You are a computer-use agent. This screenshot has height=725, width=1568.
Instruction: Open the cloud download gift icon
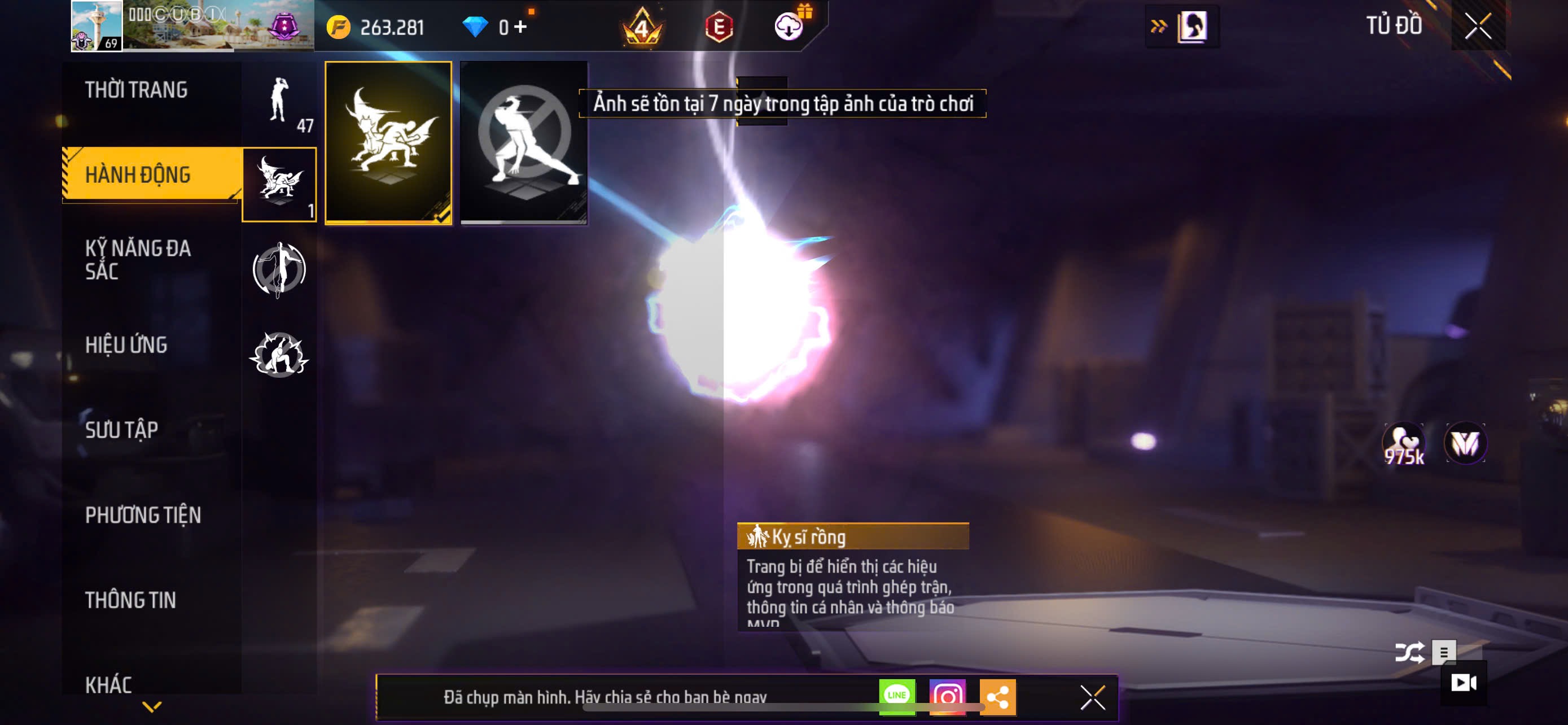(x=789, y=27)
